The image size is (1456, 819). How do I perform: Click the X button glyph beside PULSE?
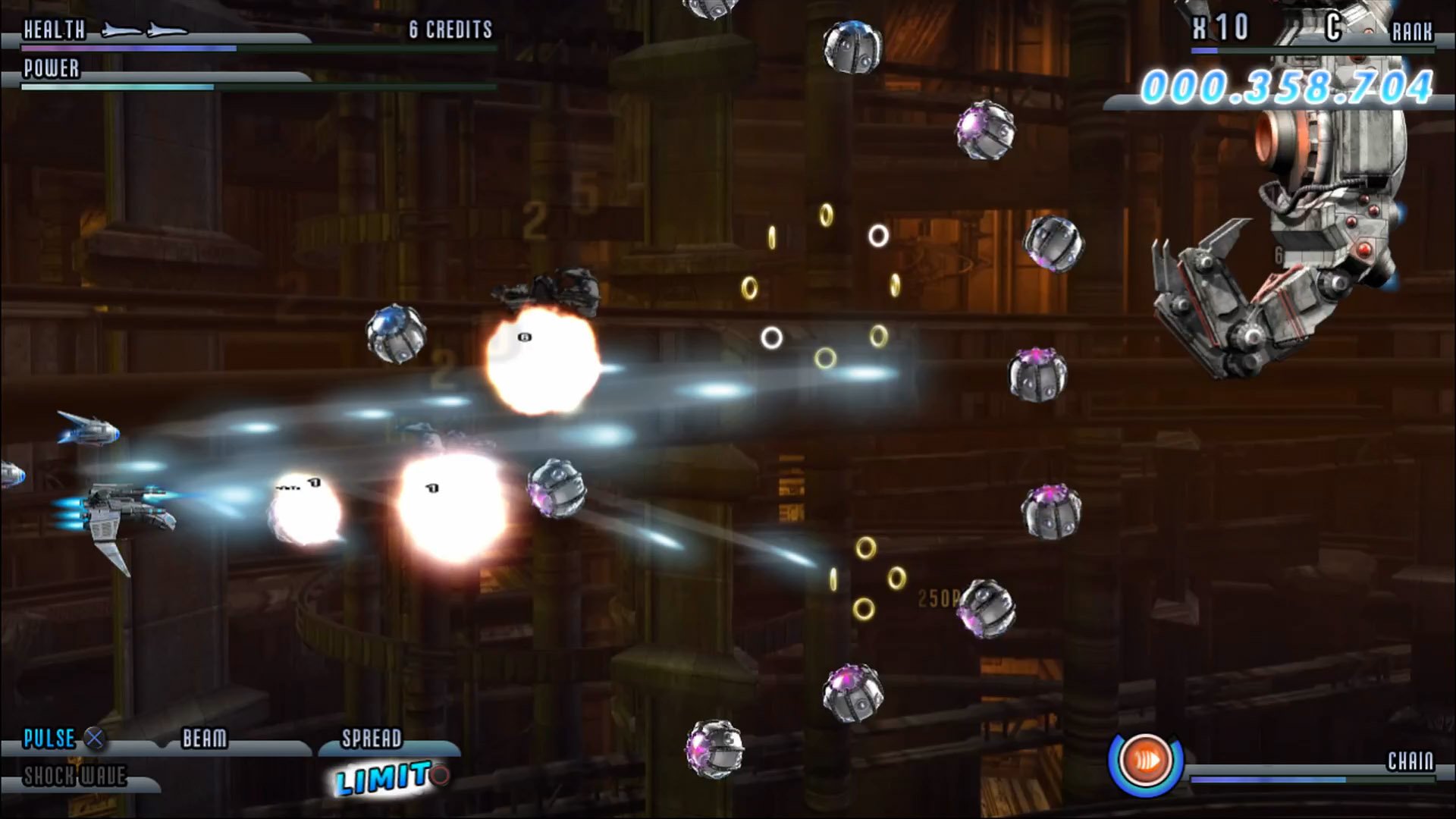pyautogui.click(x=93, y=739)
